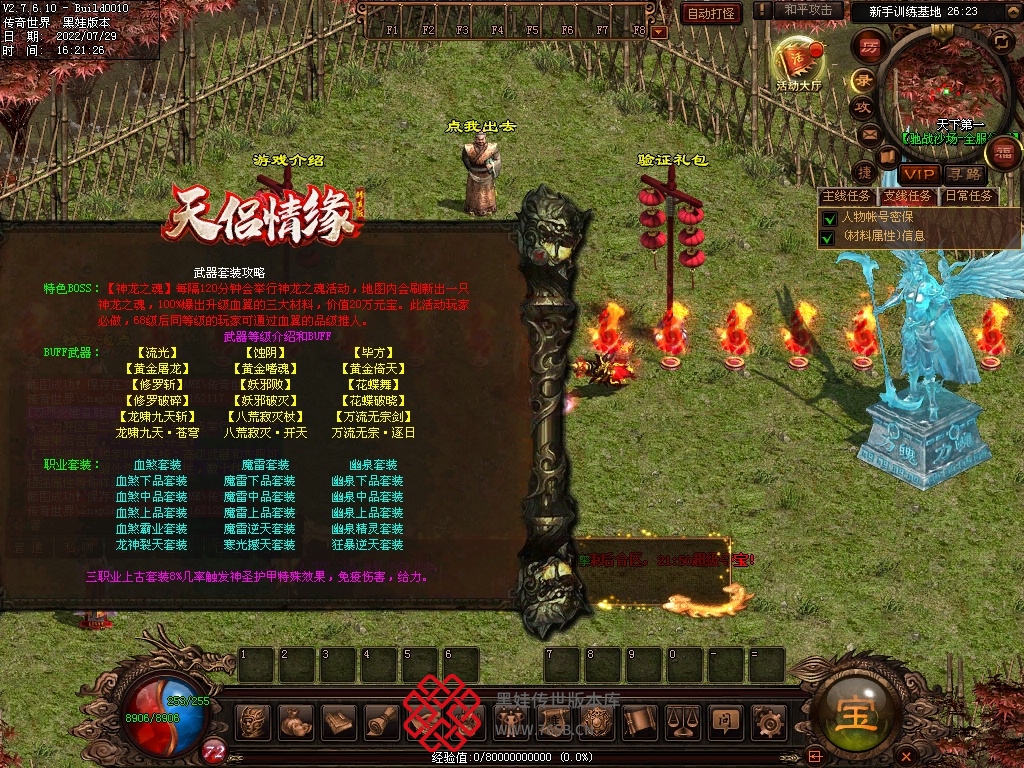
Task: Click the 福 welfare round button
Action: click(x=1004, y=153)
